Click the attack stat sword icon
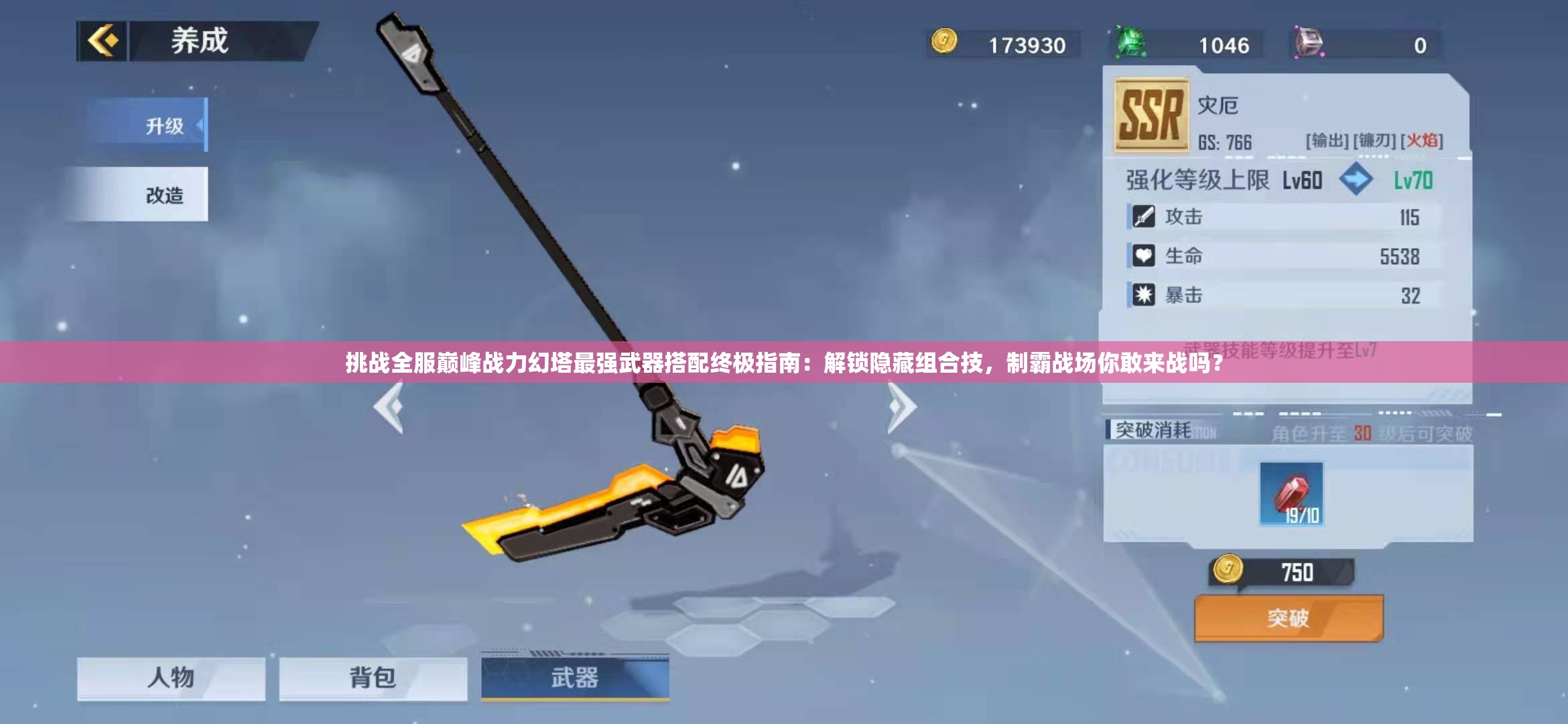Image resolution: width=1568 pixels, height=724 pixels. click(x=1144, y=217)
